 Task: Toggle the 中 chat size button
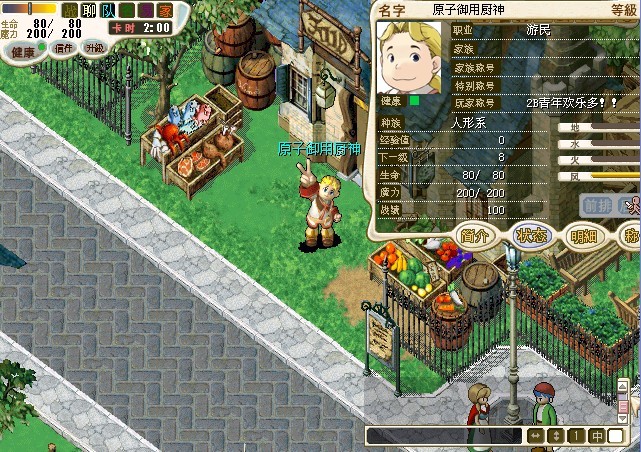(596, 436)
